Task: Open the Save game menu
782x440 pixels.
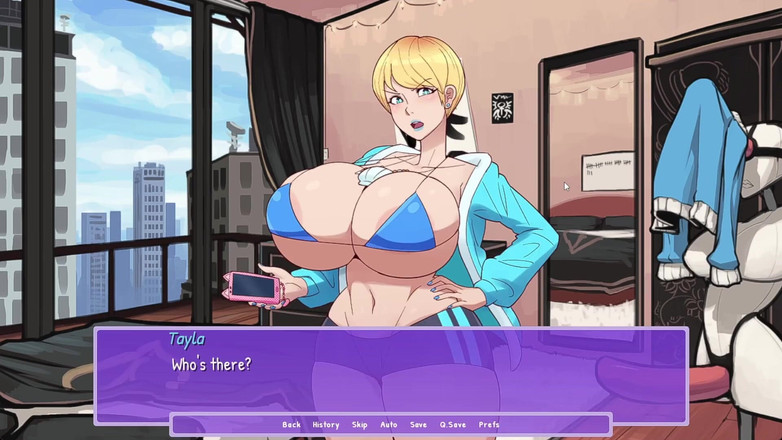Action: coord(418,425)
